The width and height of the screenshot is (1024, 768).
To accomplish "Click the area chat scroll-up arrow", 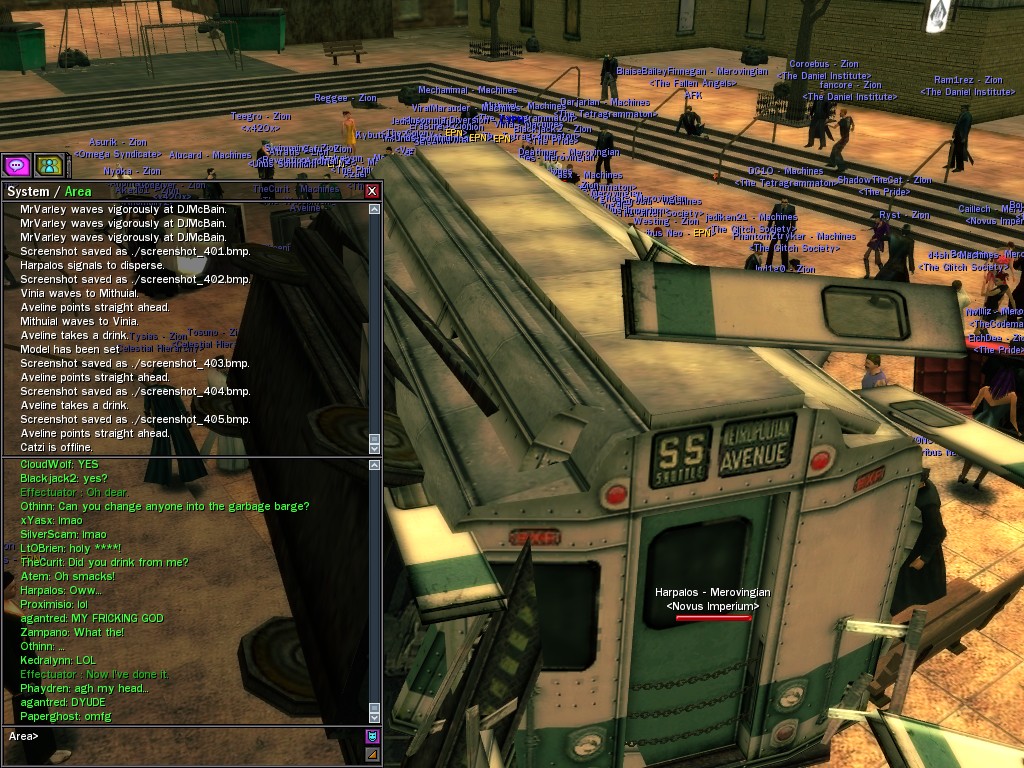I will 375,465.
